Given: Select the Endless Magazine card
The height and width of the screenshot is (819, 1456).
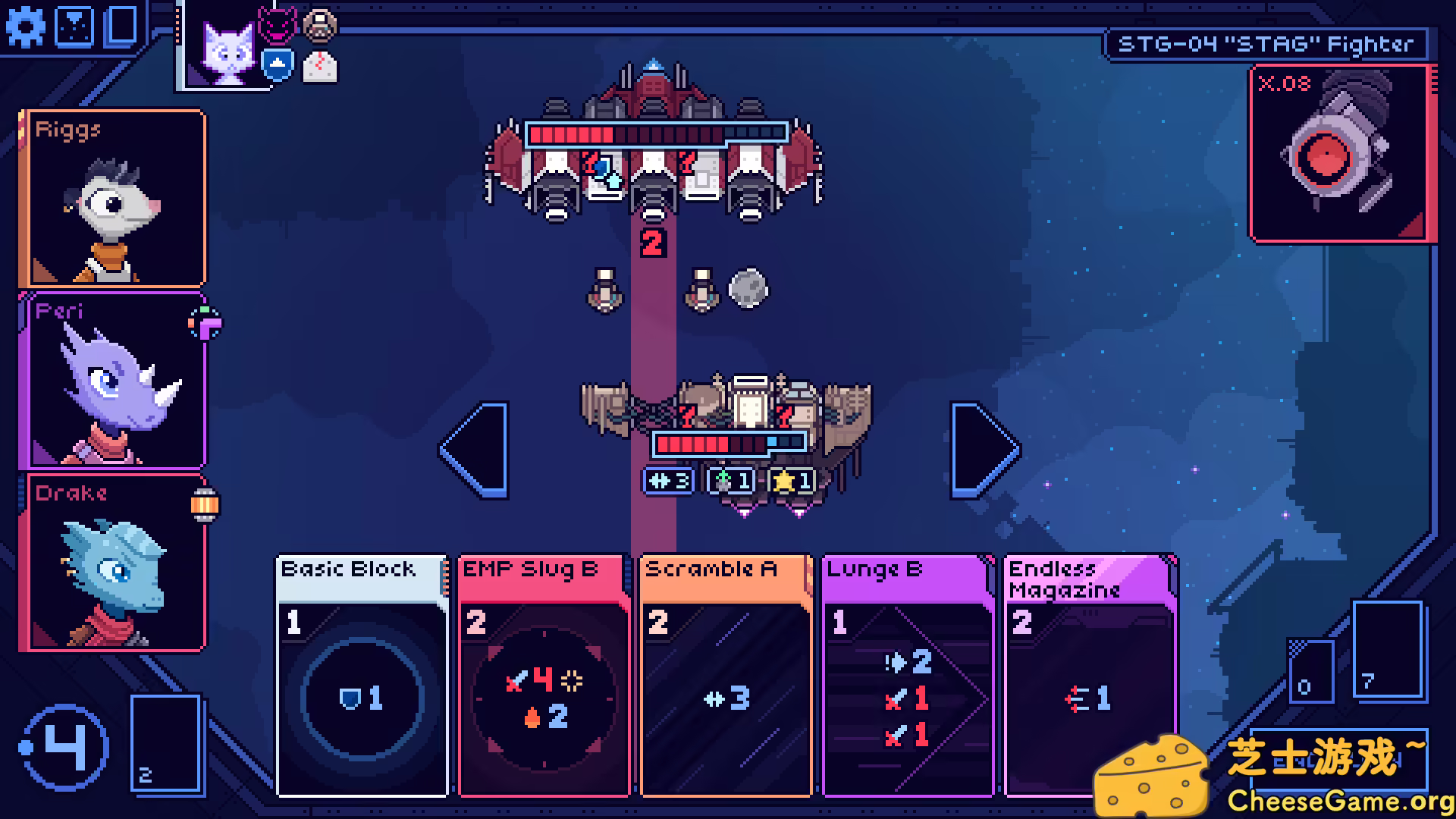Looking at the screenshot, I should tap(1090, 675).
